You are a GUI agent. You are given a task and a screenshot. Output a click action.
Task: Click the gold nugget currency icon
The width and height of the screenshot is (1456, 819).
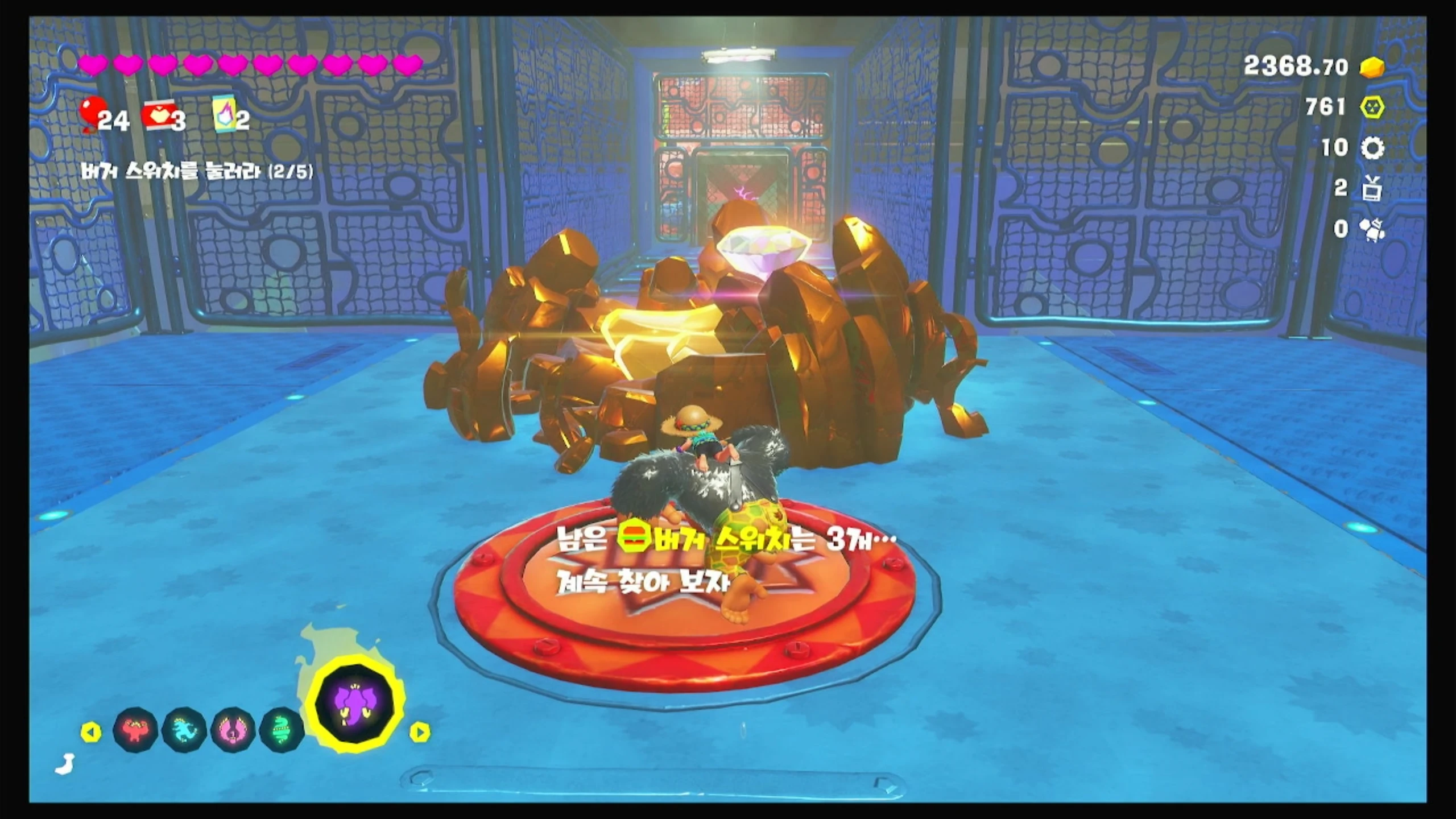click(x=1372, y=68)
